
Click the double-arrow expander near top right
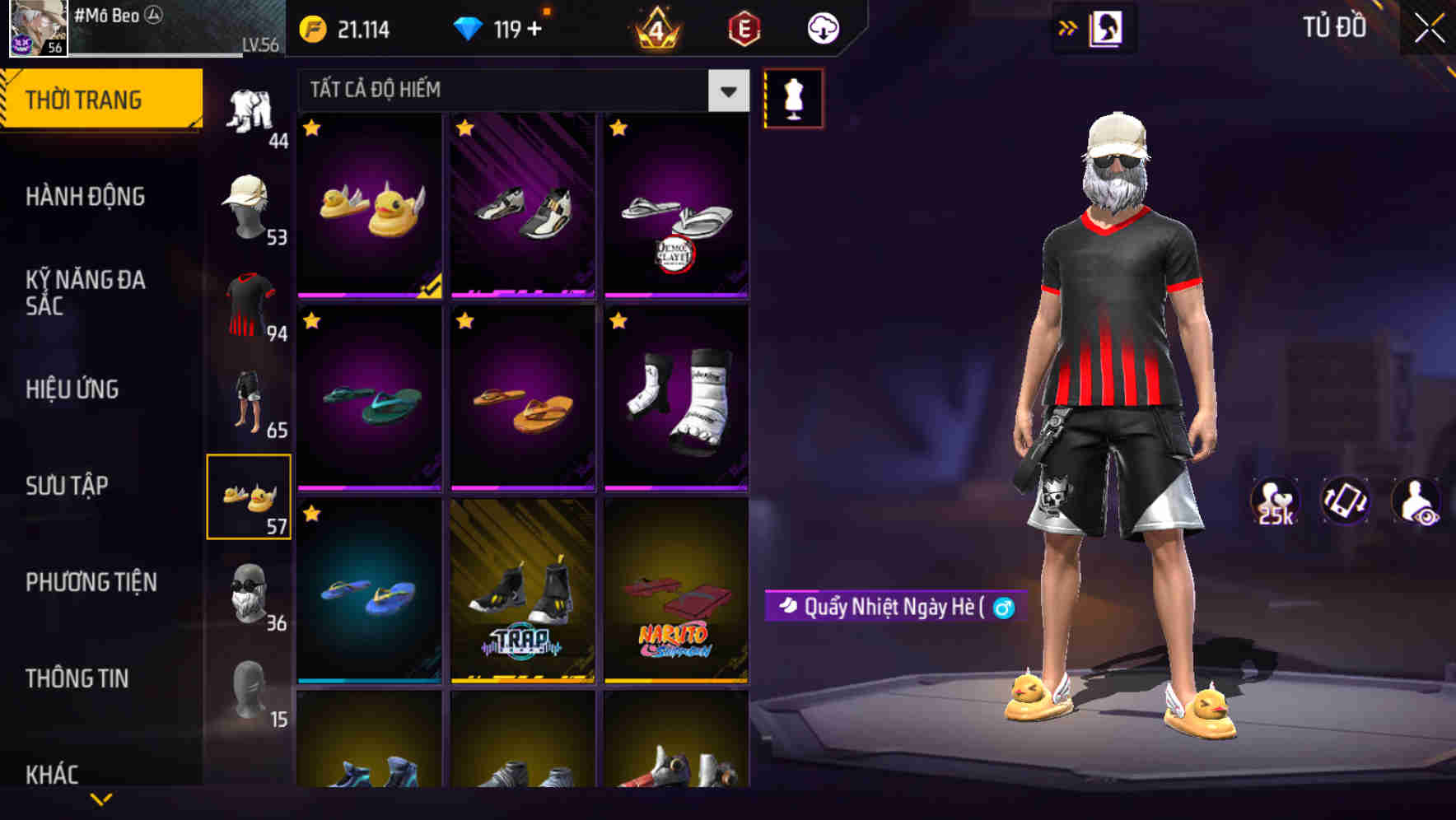point(1068,27)
